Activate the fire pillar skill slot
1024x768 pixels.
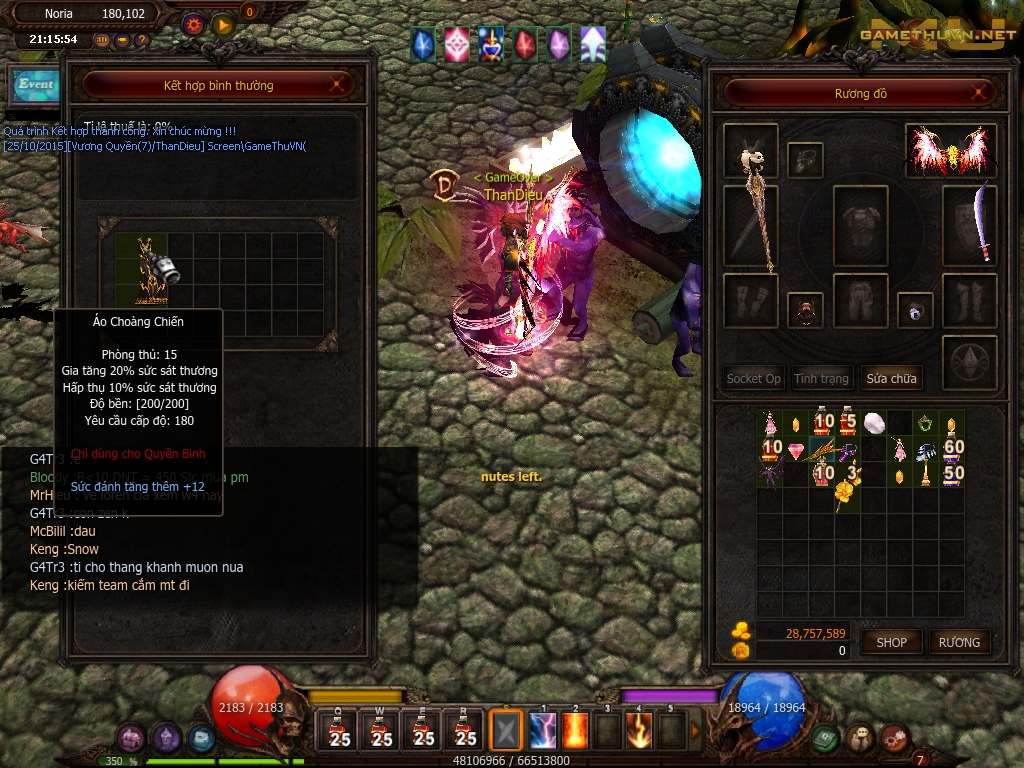point(577,731)
